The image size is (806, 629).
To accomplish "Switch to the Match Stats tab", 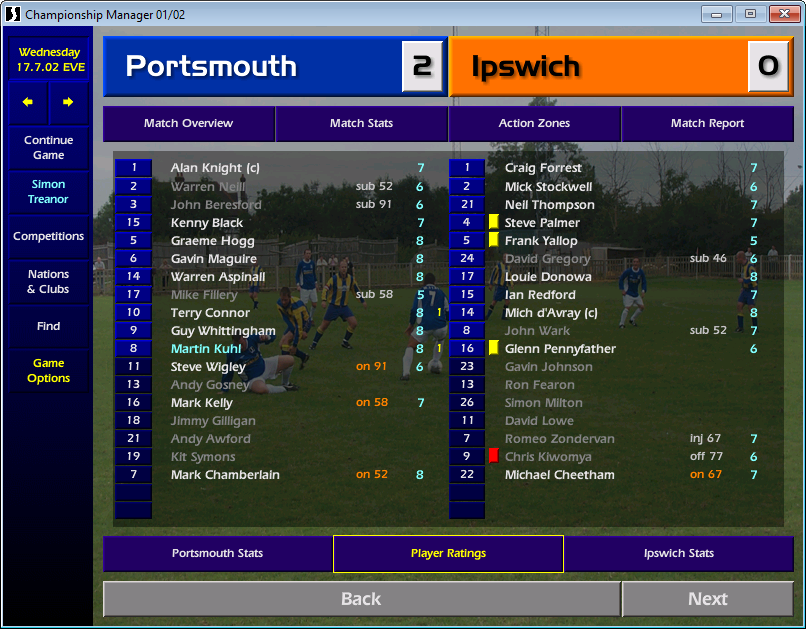I will click(x=361, y=124).
